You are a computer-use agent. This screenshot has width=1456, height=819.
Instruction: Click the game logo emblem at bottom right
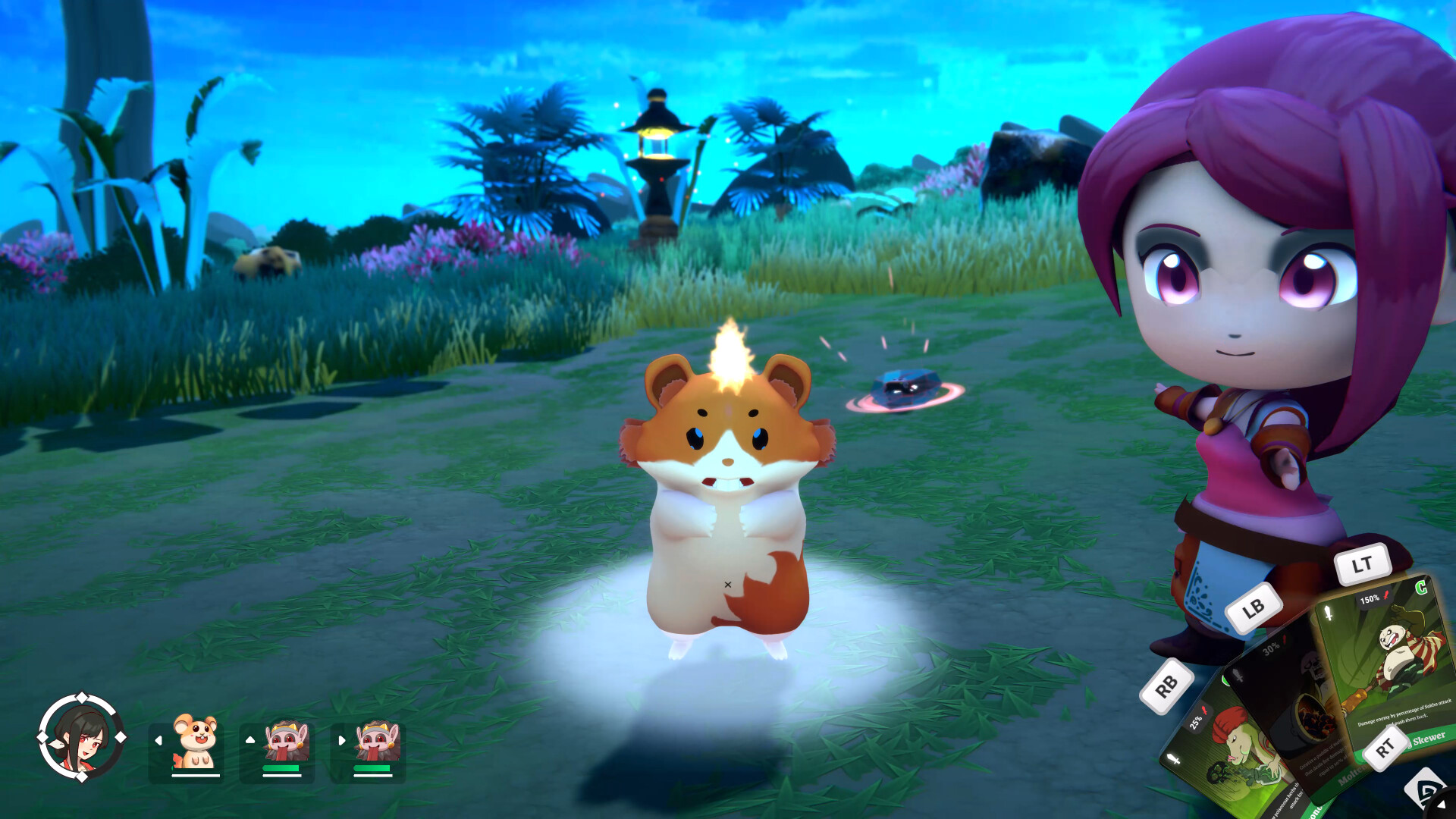click(1426, 789)
